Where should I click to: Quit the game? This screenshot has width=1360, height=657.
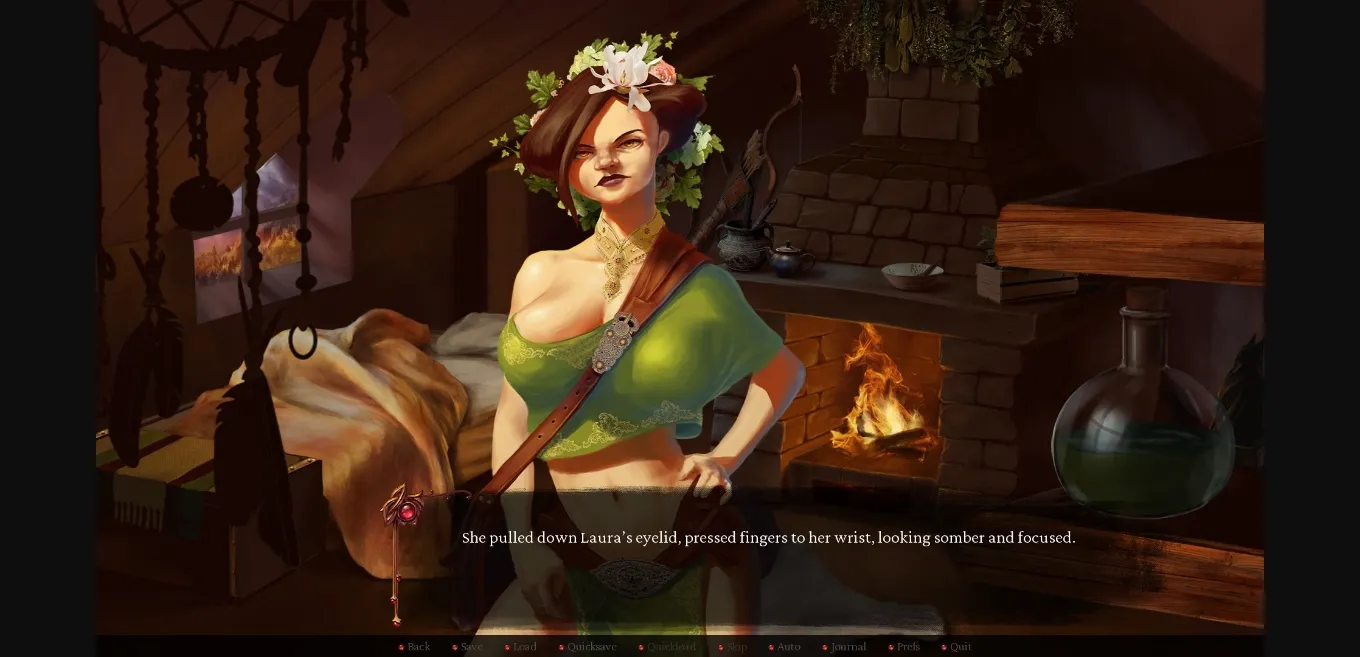pyautogui.click(x=960, y=647)
